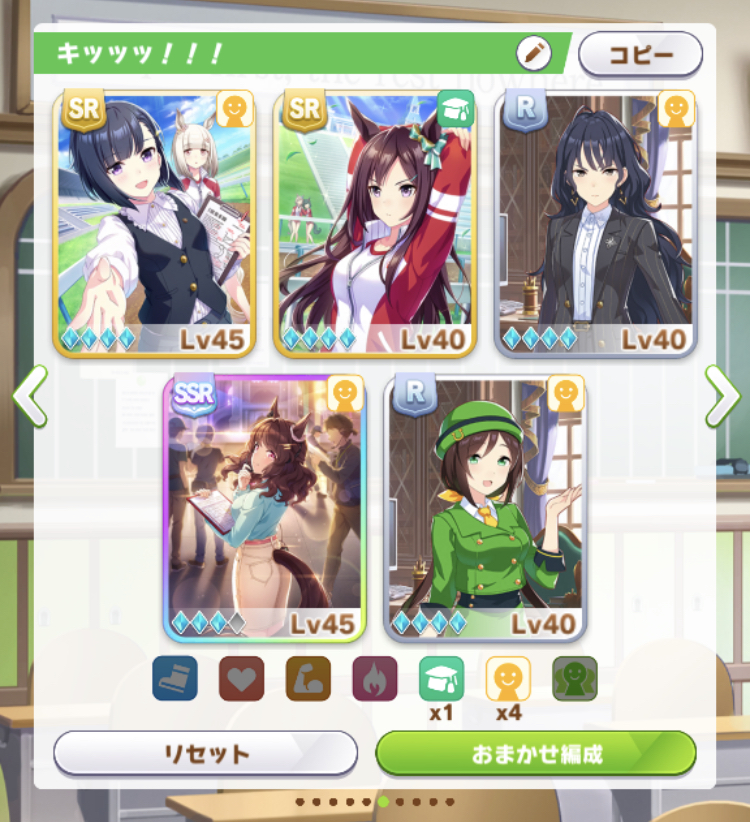Select the graduation cap wisdom type icon

[x=441, y=678]
